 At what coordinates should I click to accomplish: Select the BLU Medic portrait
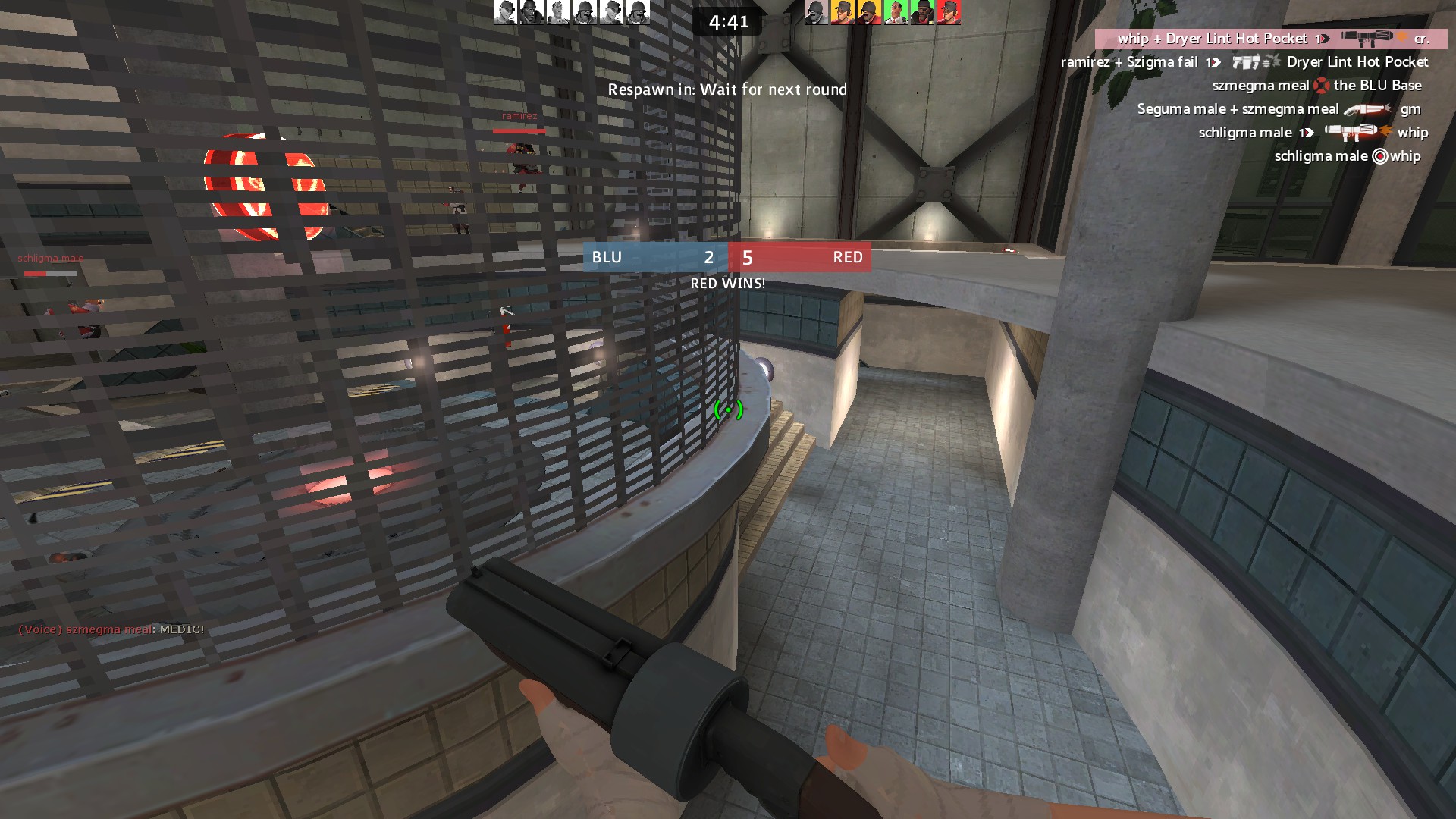coord(558,12)
